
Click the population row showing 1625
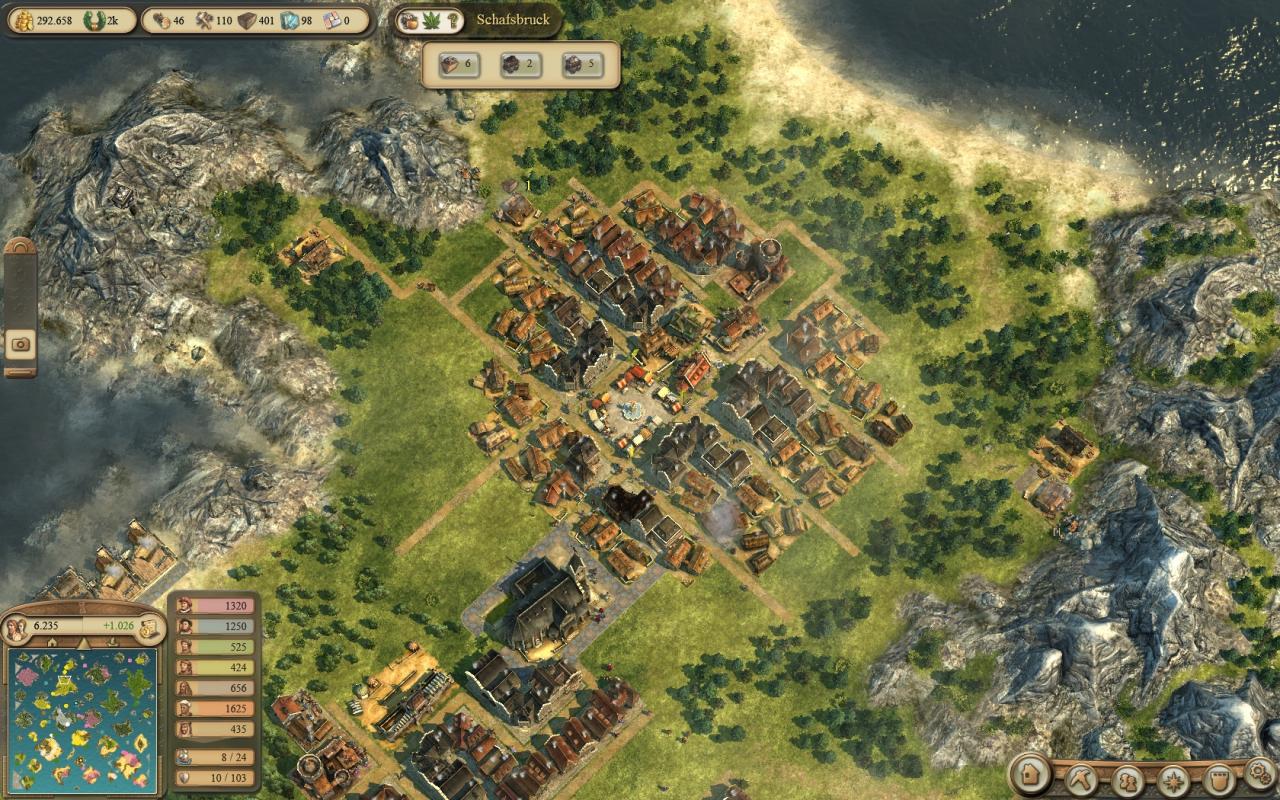coord(214,709)
